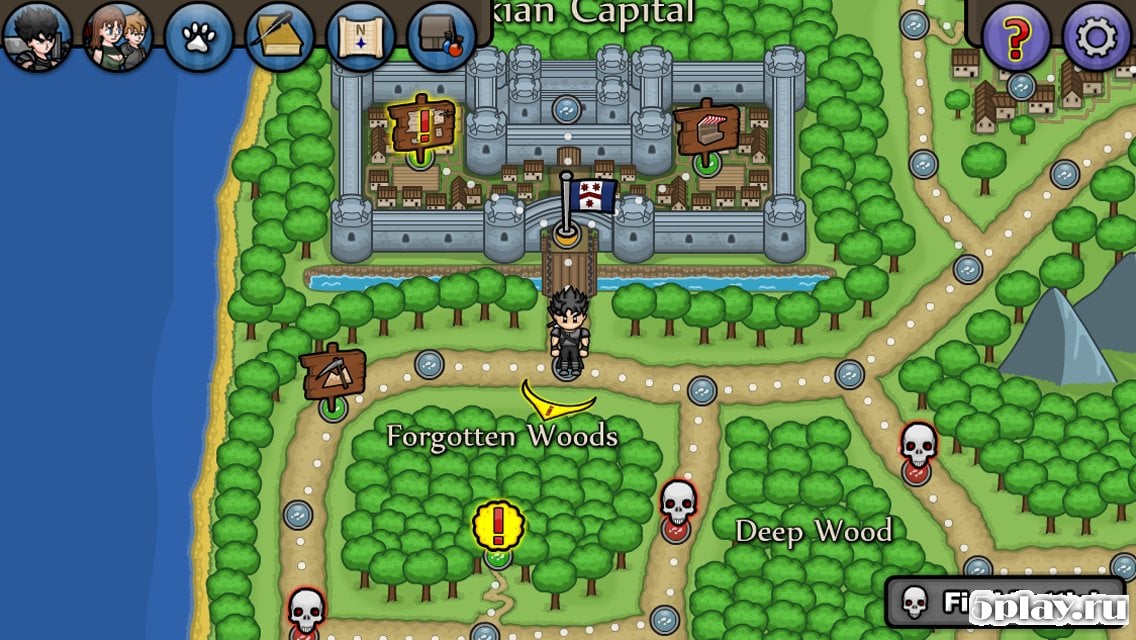Open the backpack and potions inventory
The image size is (1136, 640).
(441, 37)
